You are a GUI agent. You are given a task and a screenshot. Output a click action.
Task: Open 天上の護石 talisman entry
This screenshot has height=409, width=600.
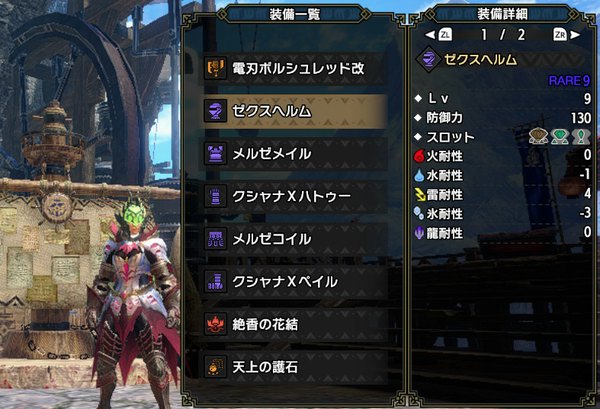pyautogui.click(x=294, y=367)
